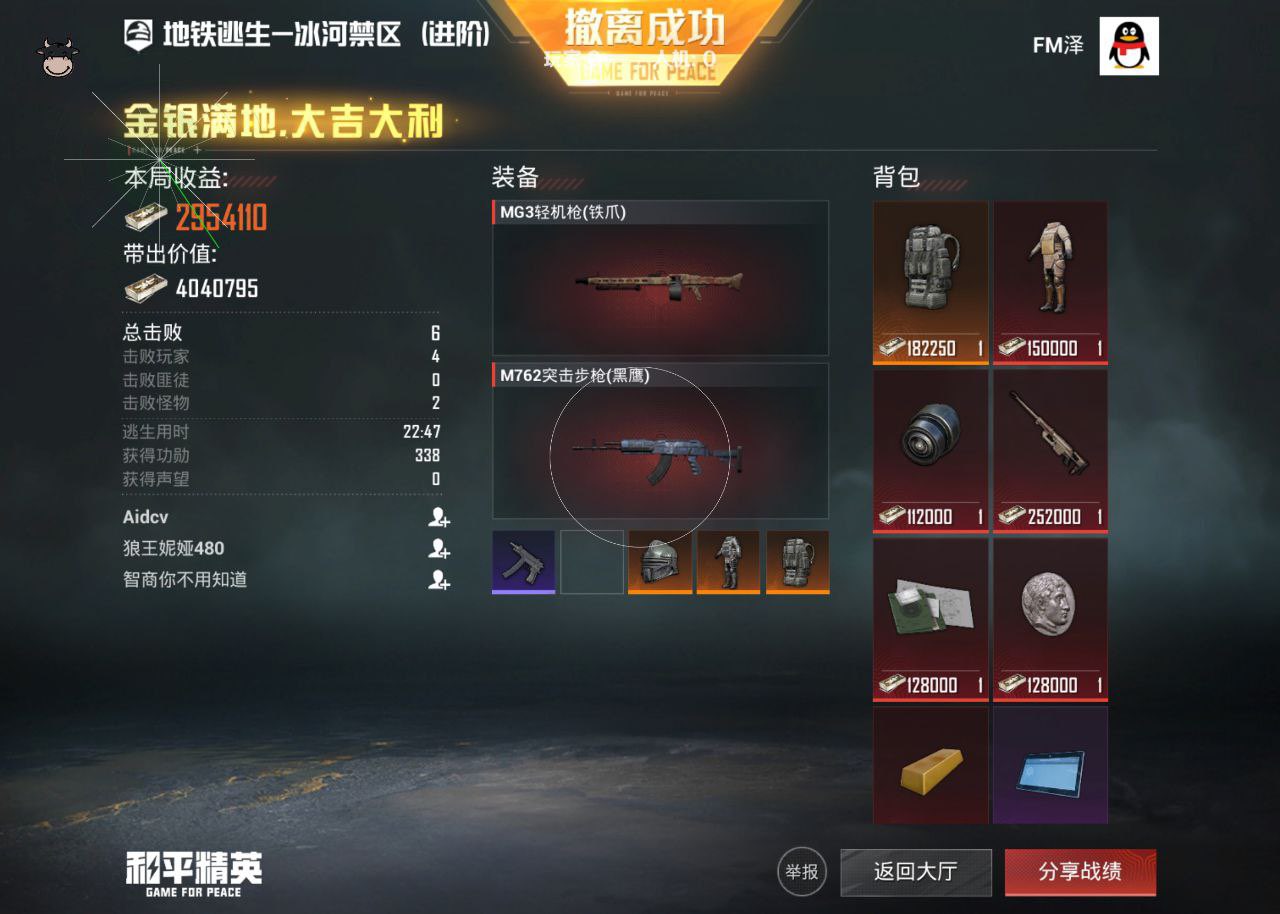
Task: Click the armor suit item worth 150000
Action: [1050, 282]
